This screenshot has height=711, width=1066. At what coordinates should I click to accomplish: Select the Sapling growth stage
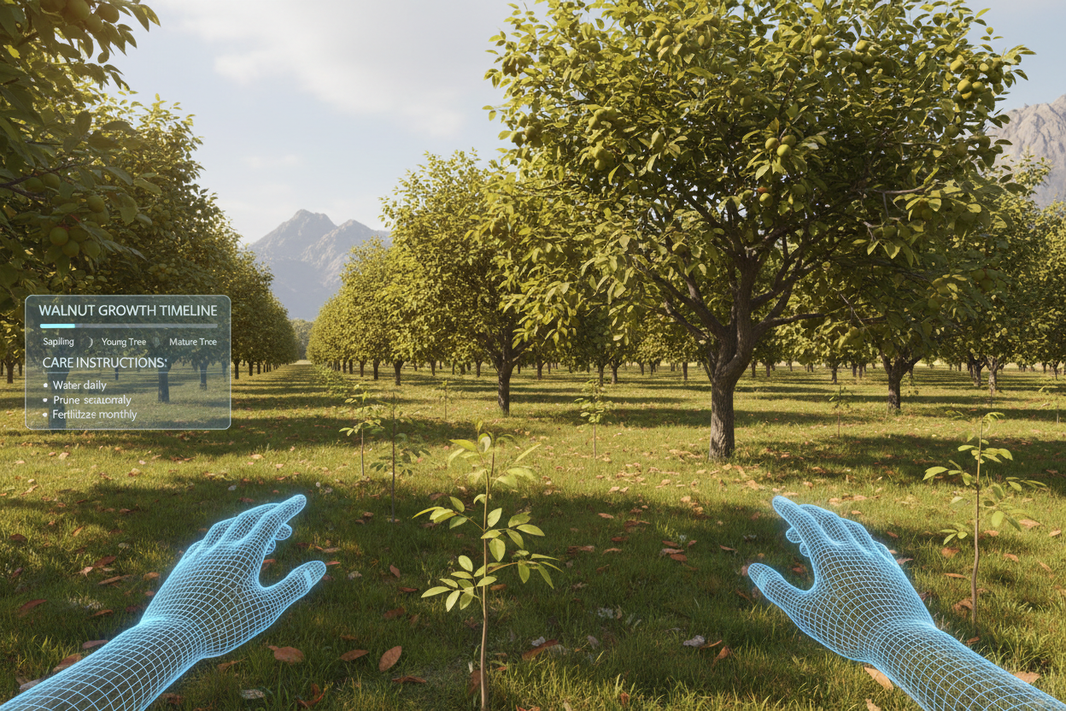[x=59, y=342]
